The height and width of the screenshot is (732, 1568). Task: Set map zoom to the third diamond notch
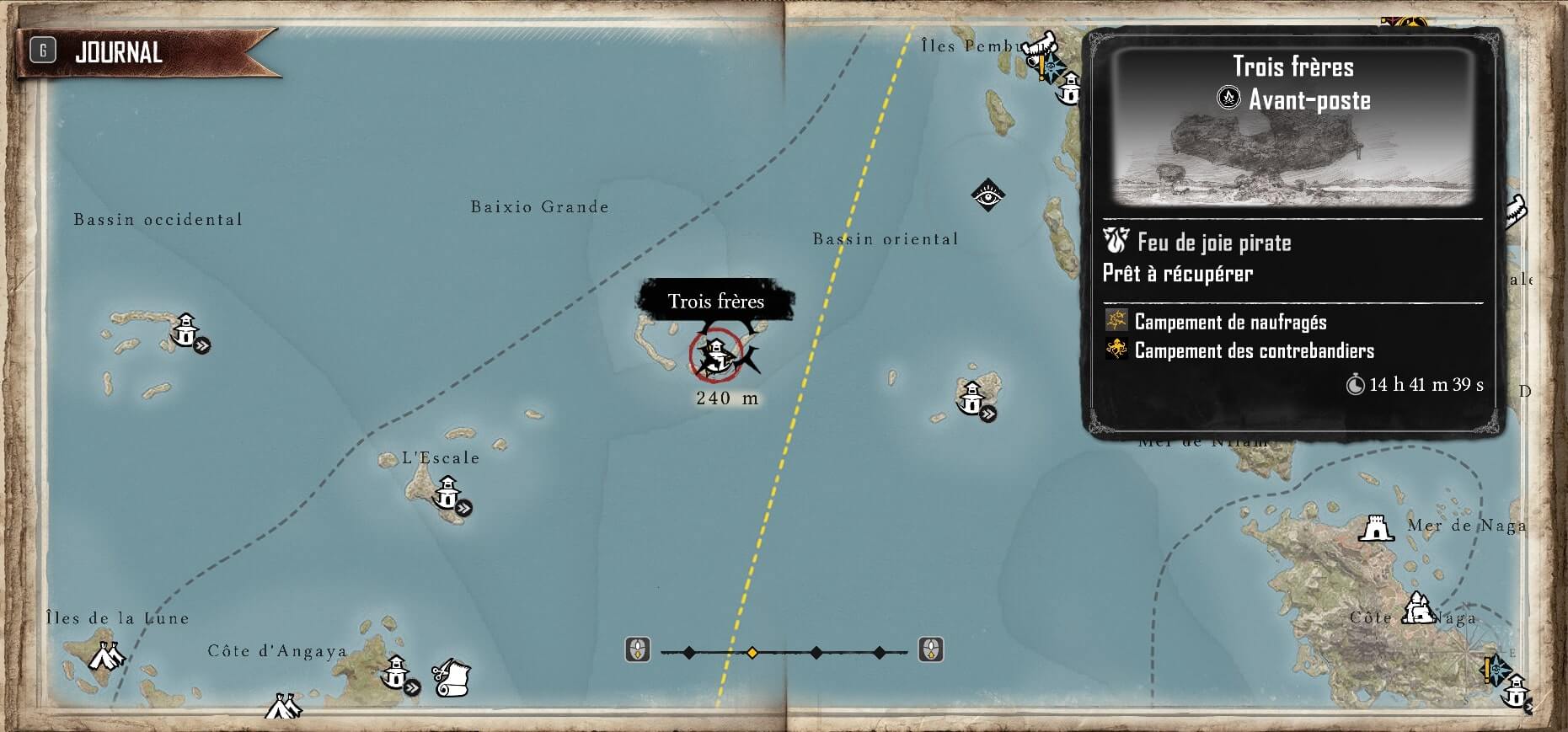point(816,652)
